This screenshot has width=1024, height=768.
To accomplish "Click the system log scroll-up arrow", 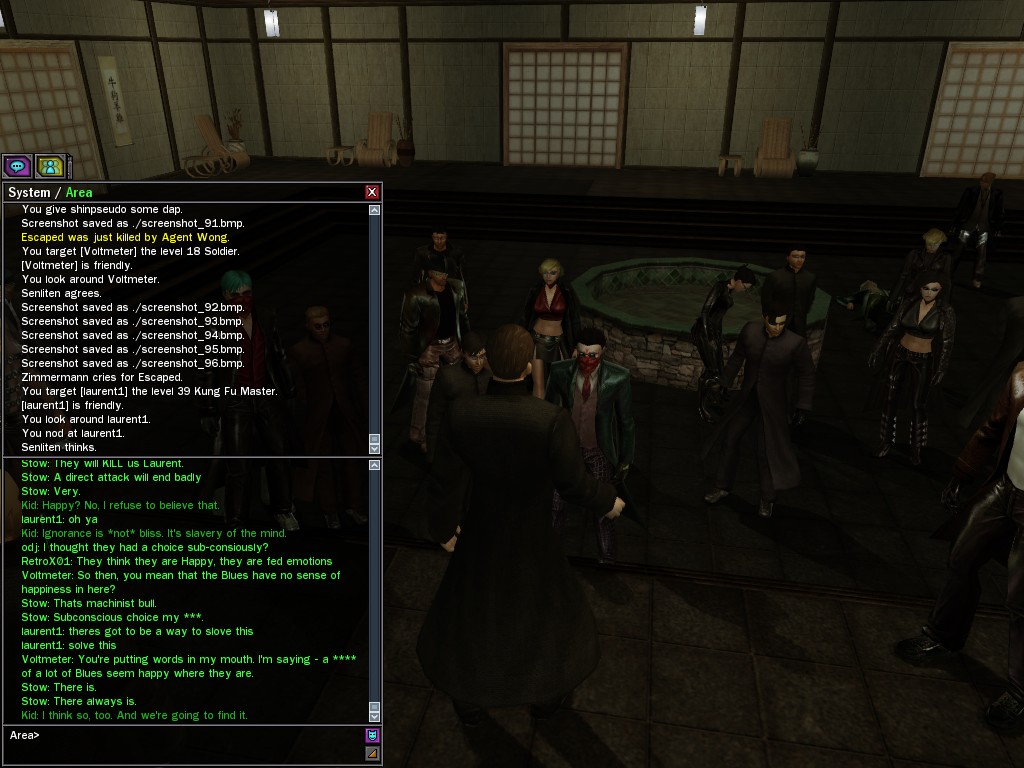I will pos(375,210).
